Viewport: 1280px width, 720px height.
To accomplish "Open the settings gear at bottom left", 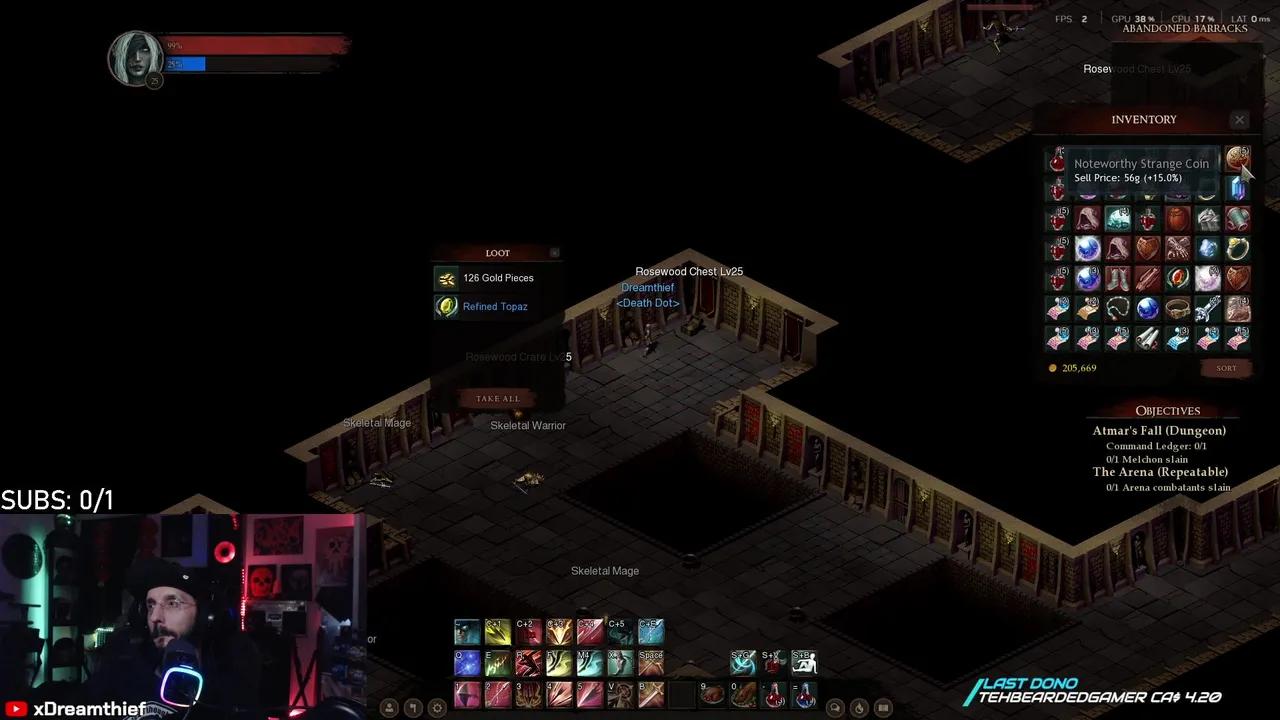I will coord(437,707).
